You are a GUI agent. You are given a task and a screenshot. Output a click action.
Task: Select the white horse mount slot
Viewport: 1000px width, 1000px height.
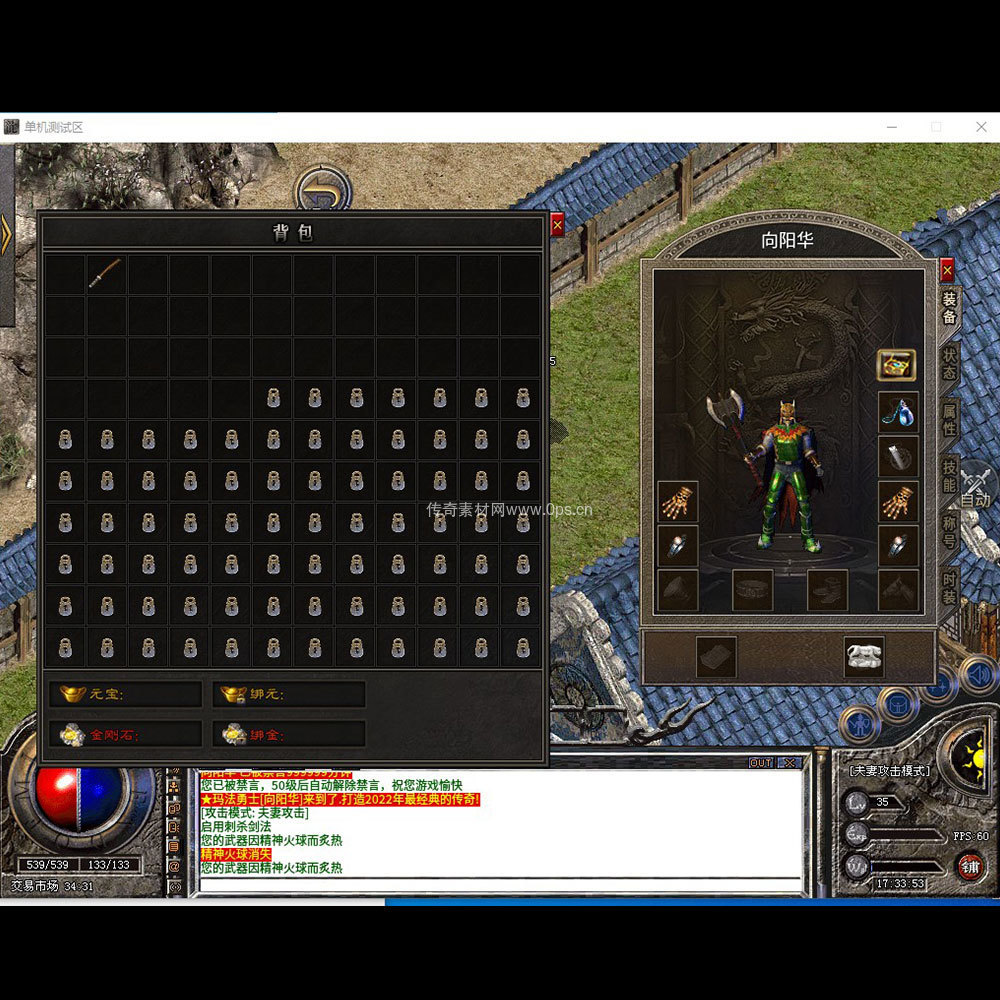pos(863,656)
